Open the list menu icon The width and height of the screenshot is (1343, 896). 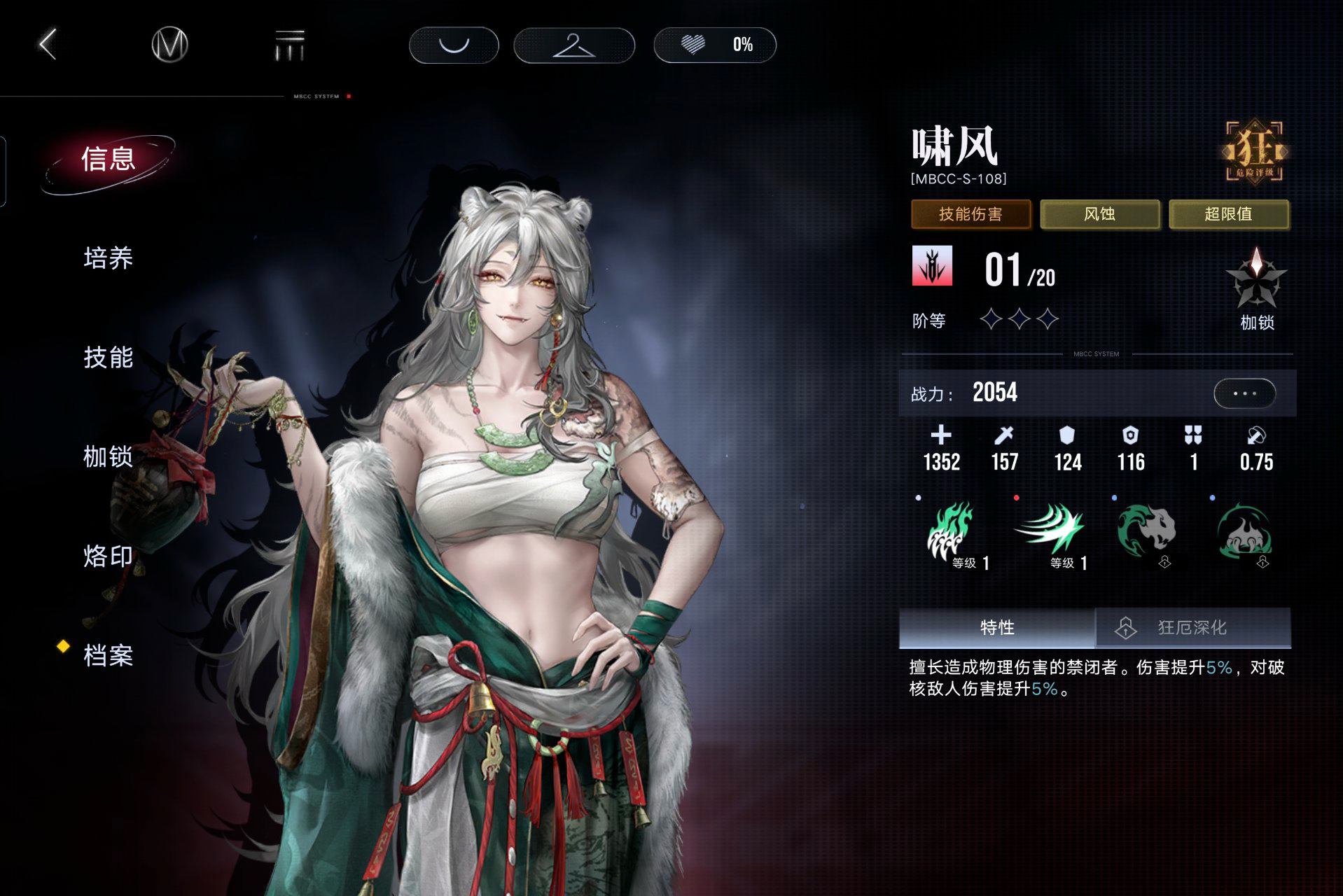(x=289, y=45)
